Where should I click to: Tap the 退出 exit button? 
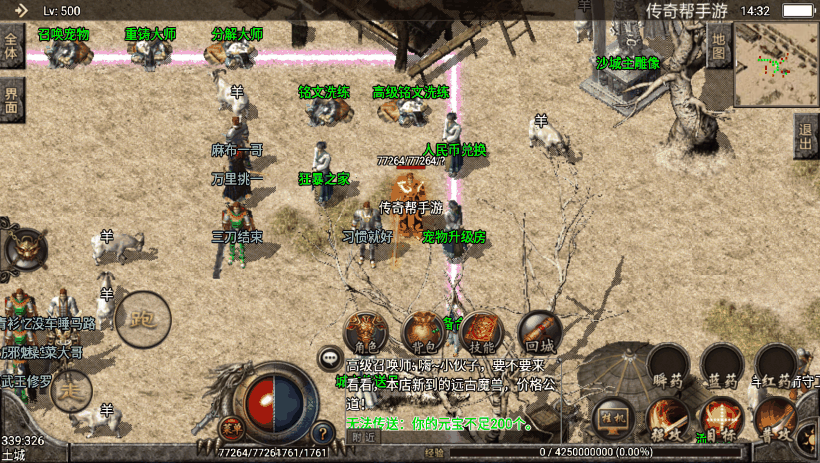pyautogui.click(x=806, y=136)
